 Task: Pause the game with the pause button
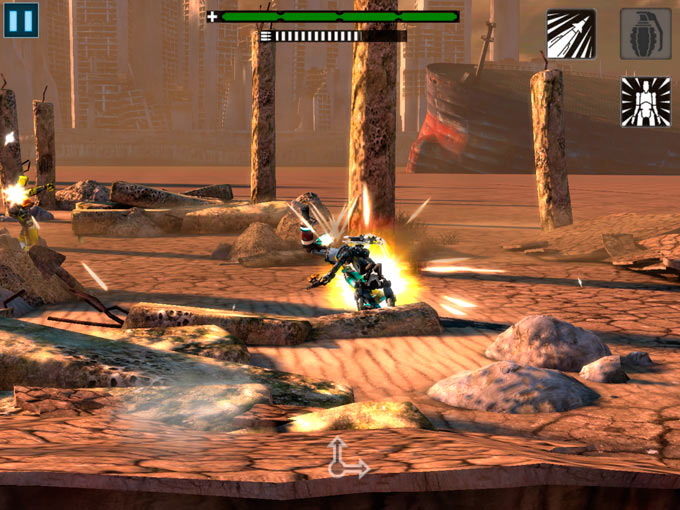pos(20,20)
